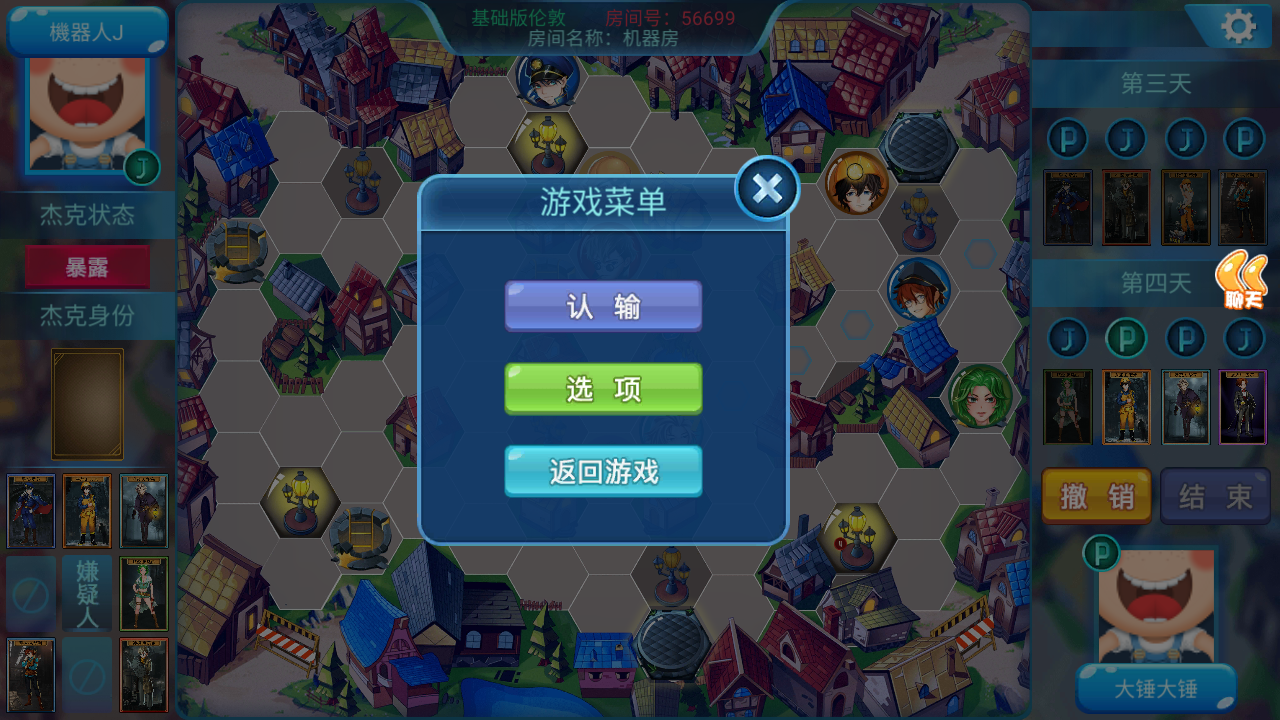Click 返回游戏 to resume the game
Screen dimensions: 1280x720
coord(603,471)
